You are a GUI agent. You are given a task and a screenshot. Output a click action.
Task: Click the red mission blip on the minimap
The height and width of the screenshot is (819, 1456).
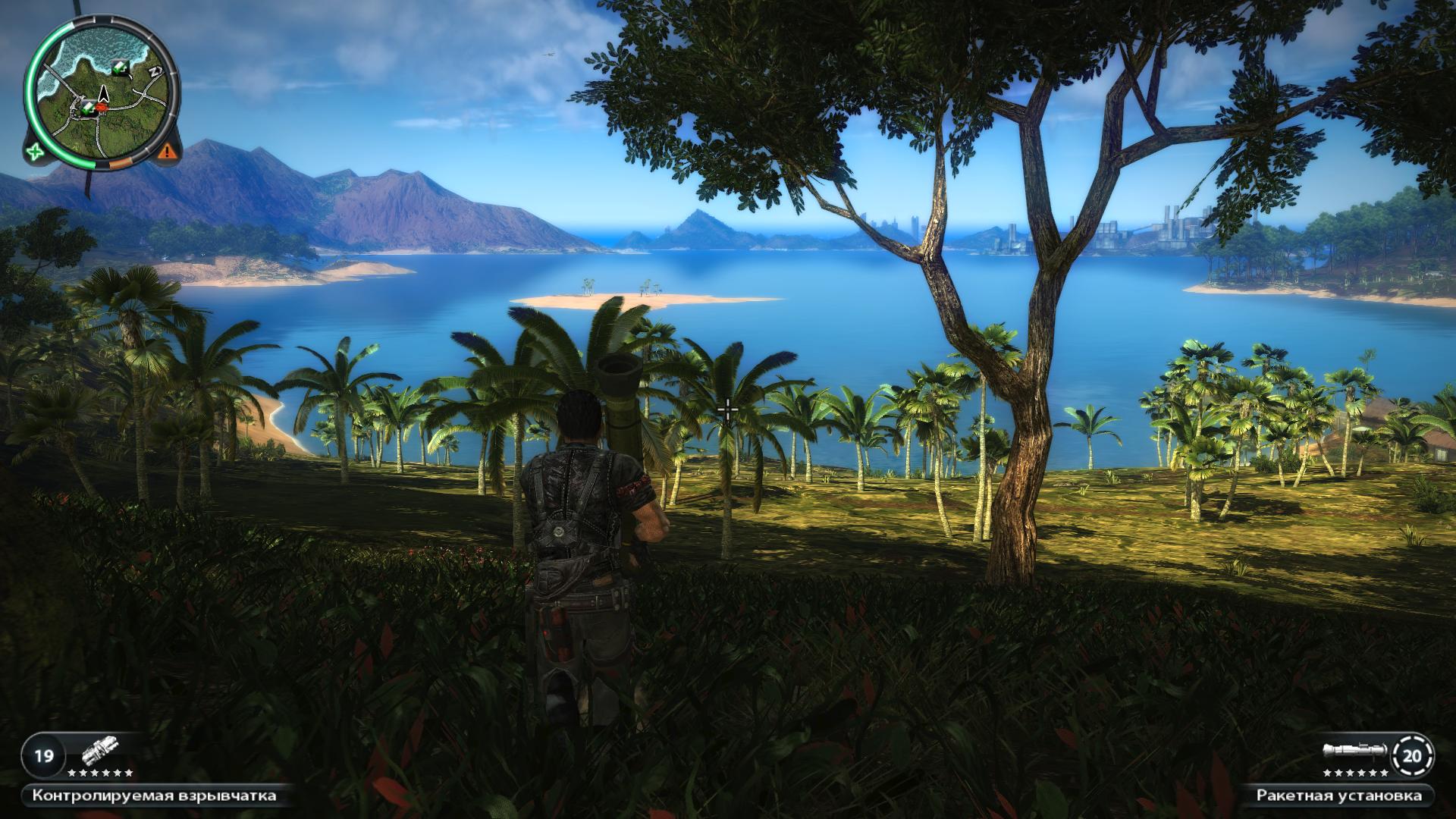click(101, 107)
